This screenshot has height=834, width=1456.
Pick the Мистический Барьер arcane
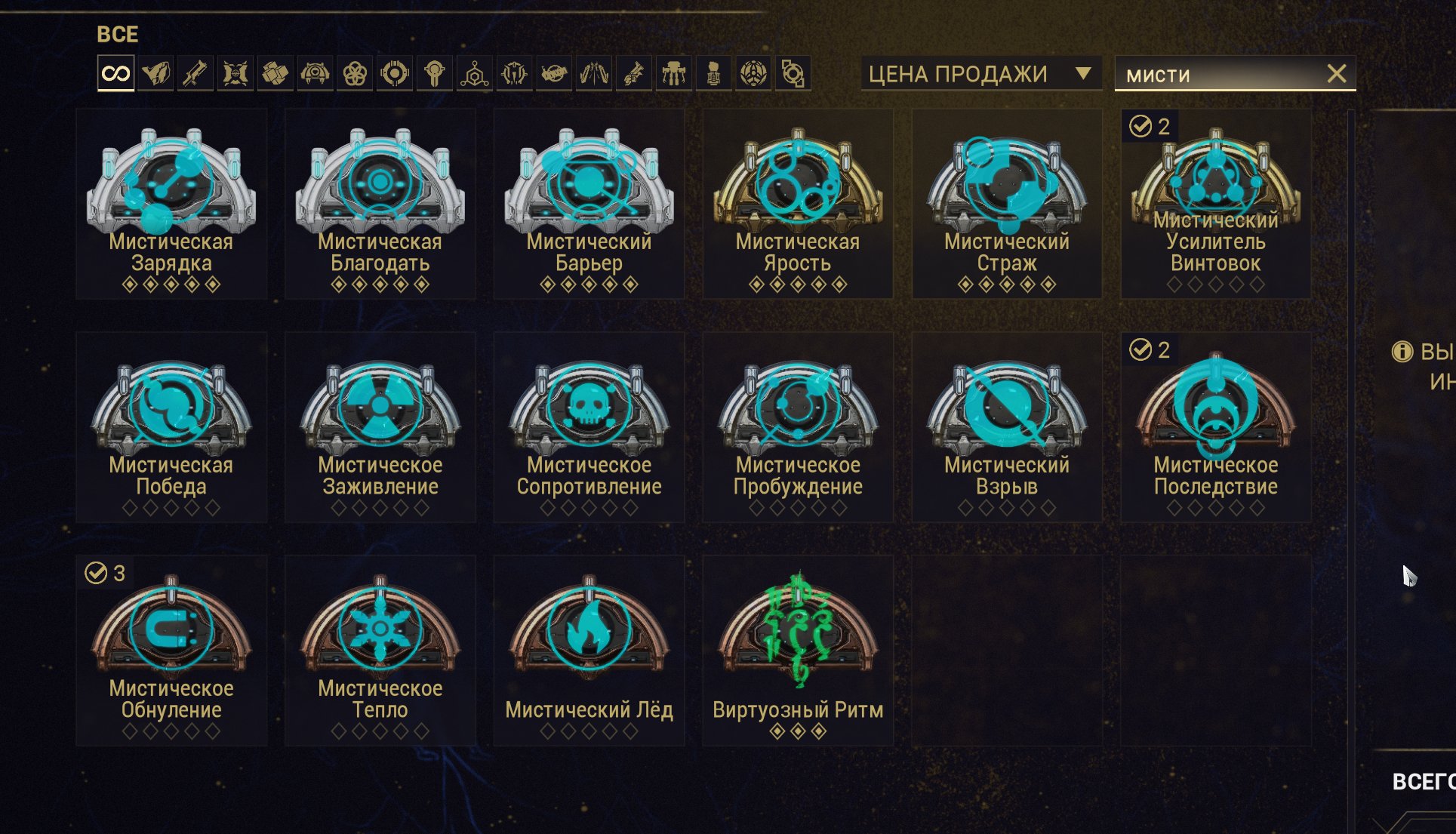coord(589,204)
